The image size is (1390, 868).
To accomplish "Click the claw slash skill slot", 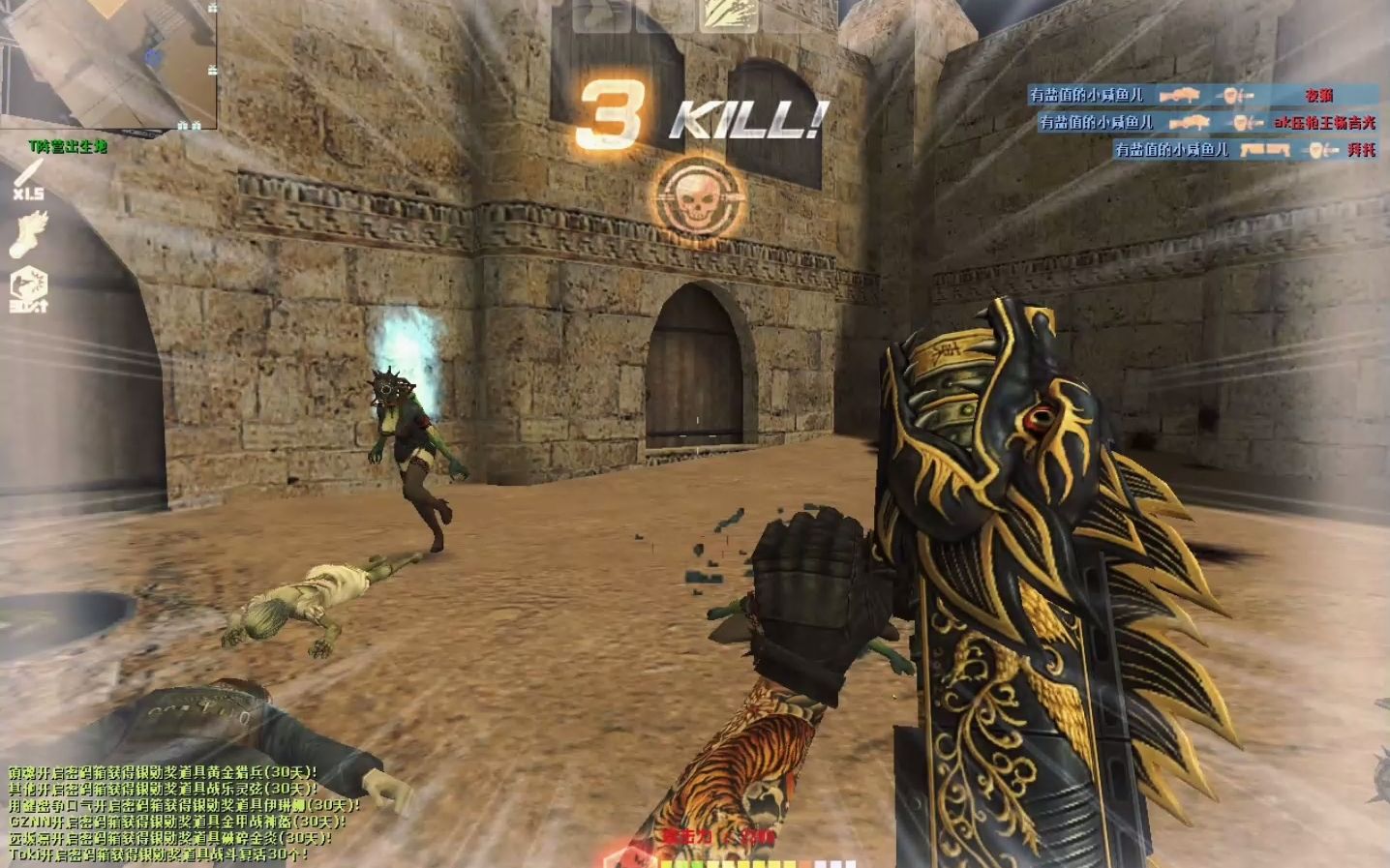I will pyautogui.click(x=728, y=15).
